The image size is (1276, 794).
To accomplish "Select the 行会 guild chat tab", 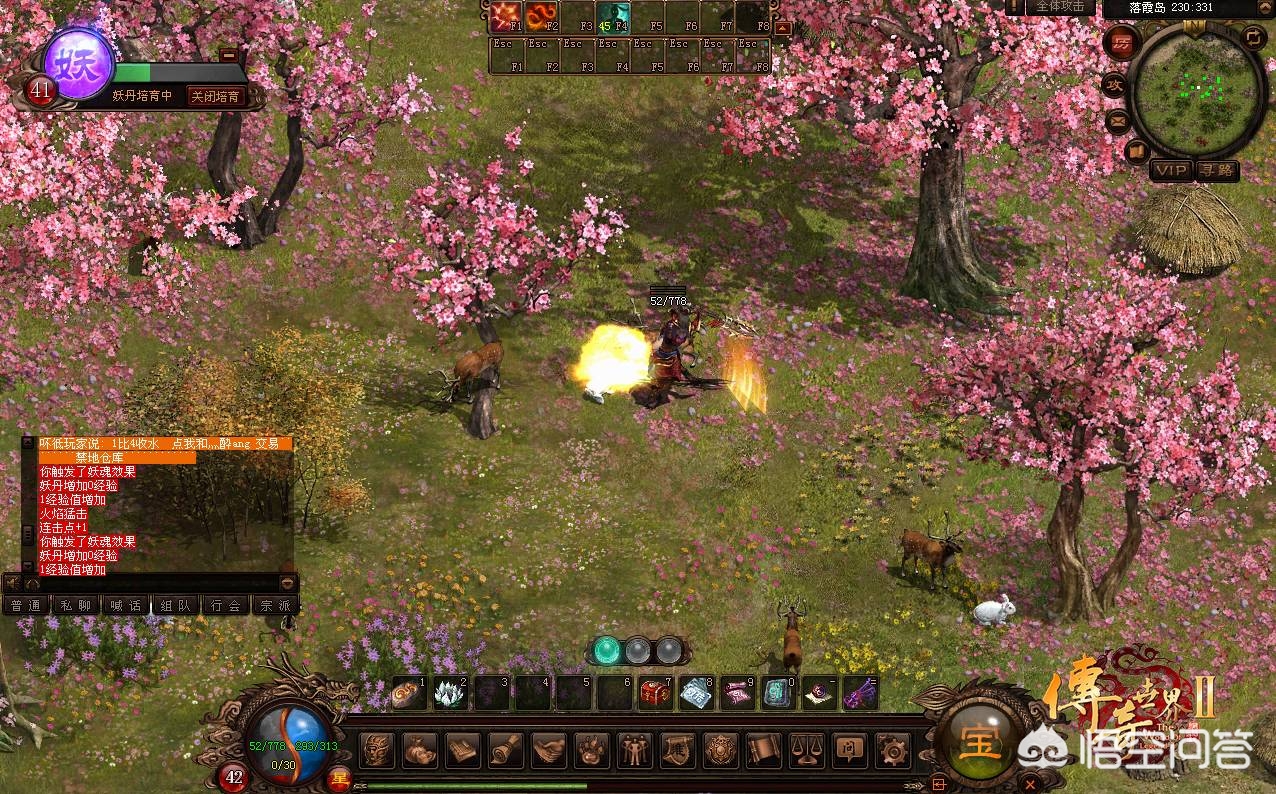I will click(225, 605).
